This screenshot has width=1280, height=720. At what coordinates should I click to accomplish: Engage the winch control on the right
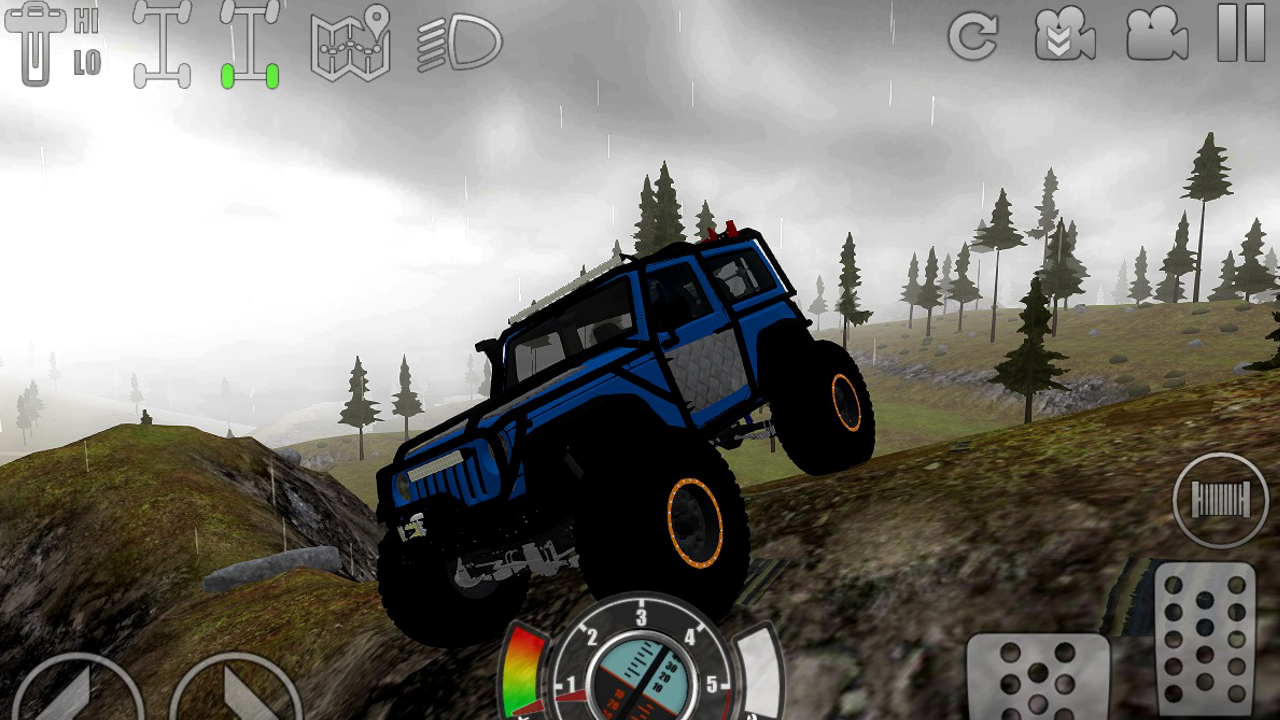[x=1219, y=500]
